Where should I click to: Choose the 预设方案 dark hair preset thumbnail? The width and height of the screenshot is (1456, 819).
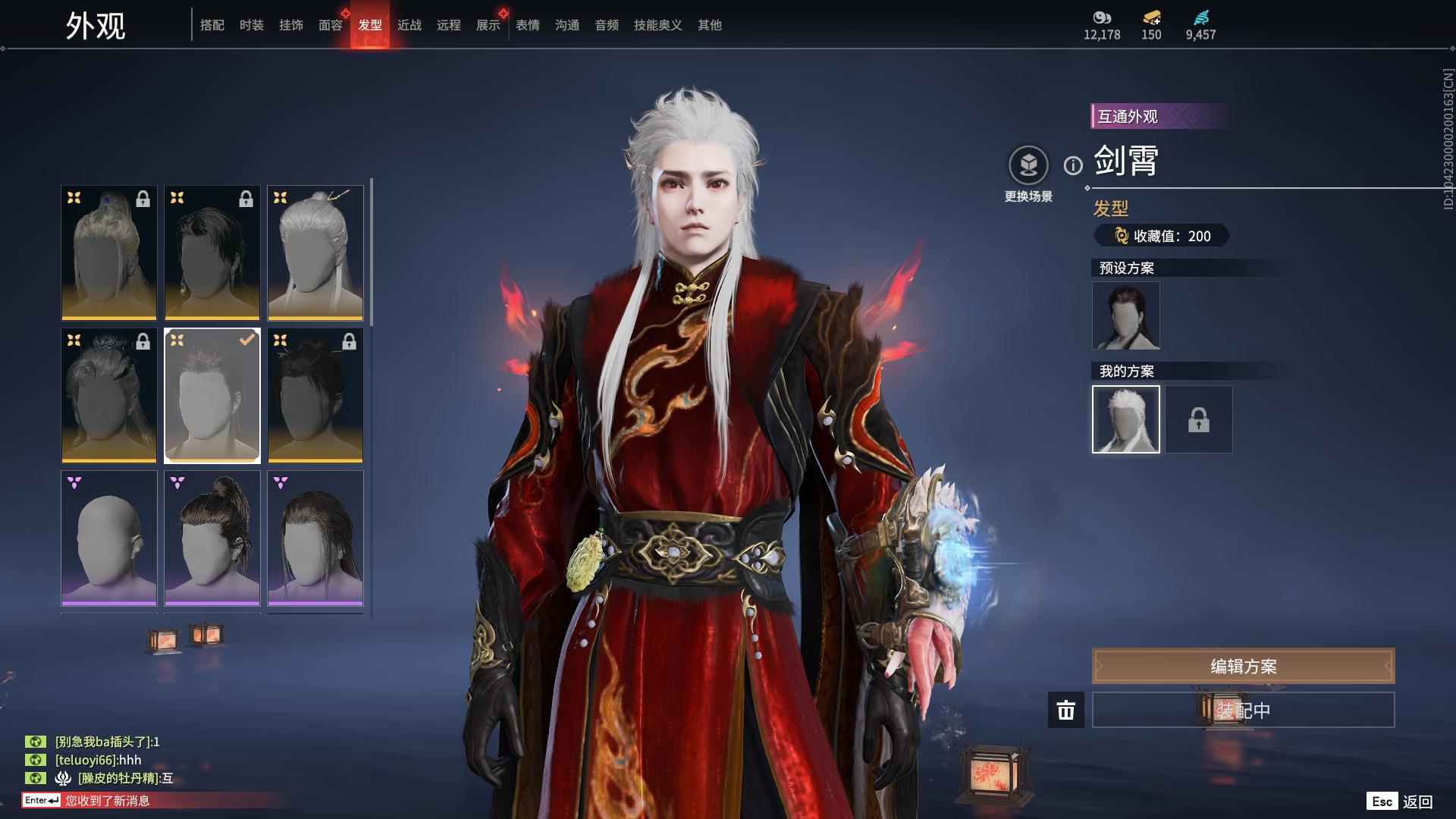[1126, 315]
